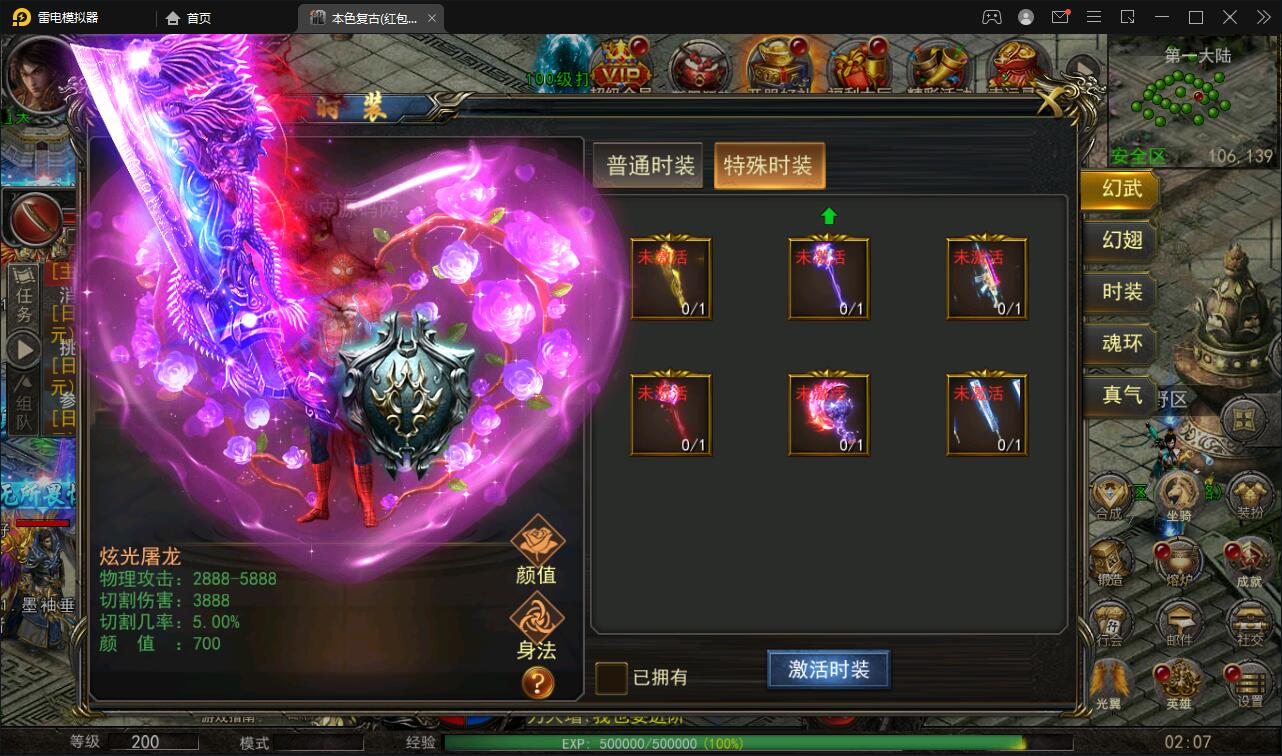
Task: Select the red 未激活 blade item
Action: coord(670,413)
